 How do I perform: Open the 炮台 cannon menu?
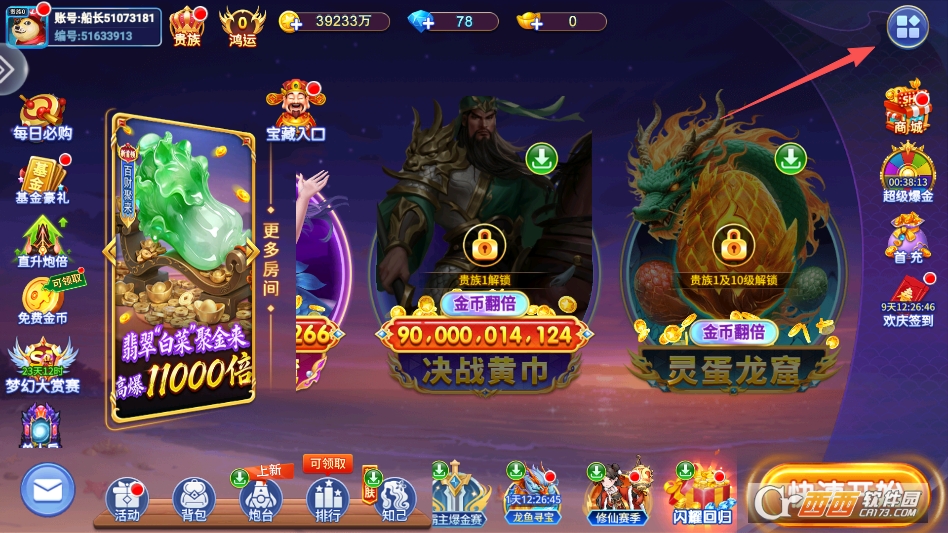pos(261,499)
